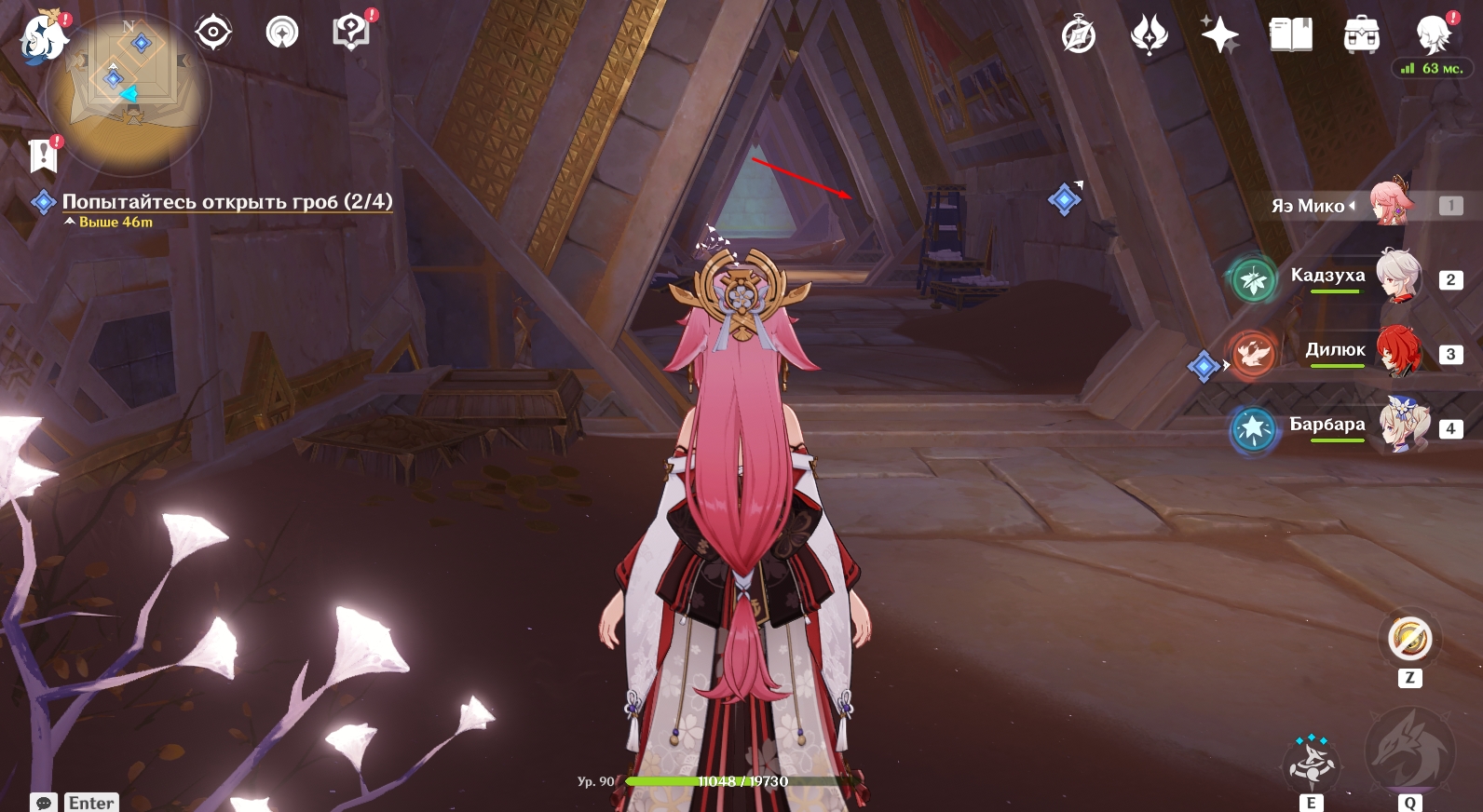The image size is (1483, 812).
Task: Open the Paimon menu
Action: pos(43,37)
